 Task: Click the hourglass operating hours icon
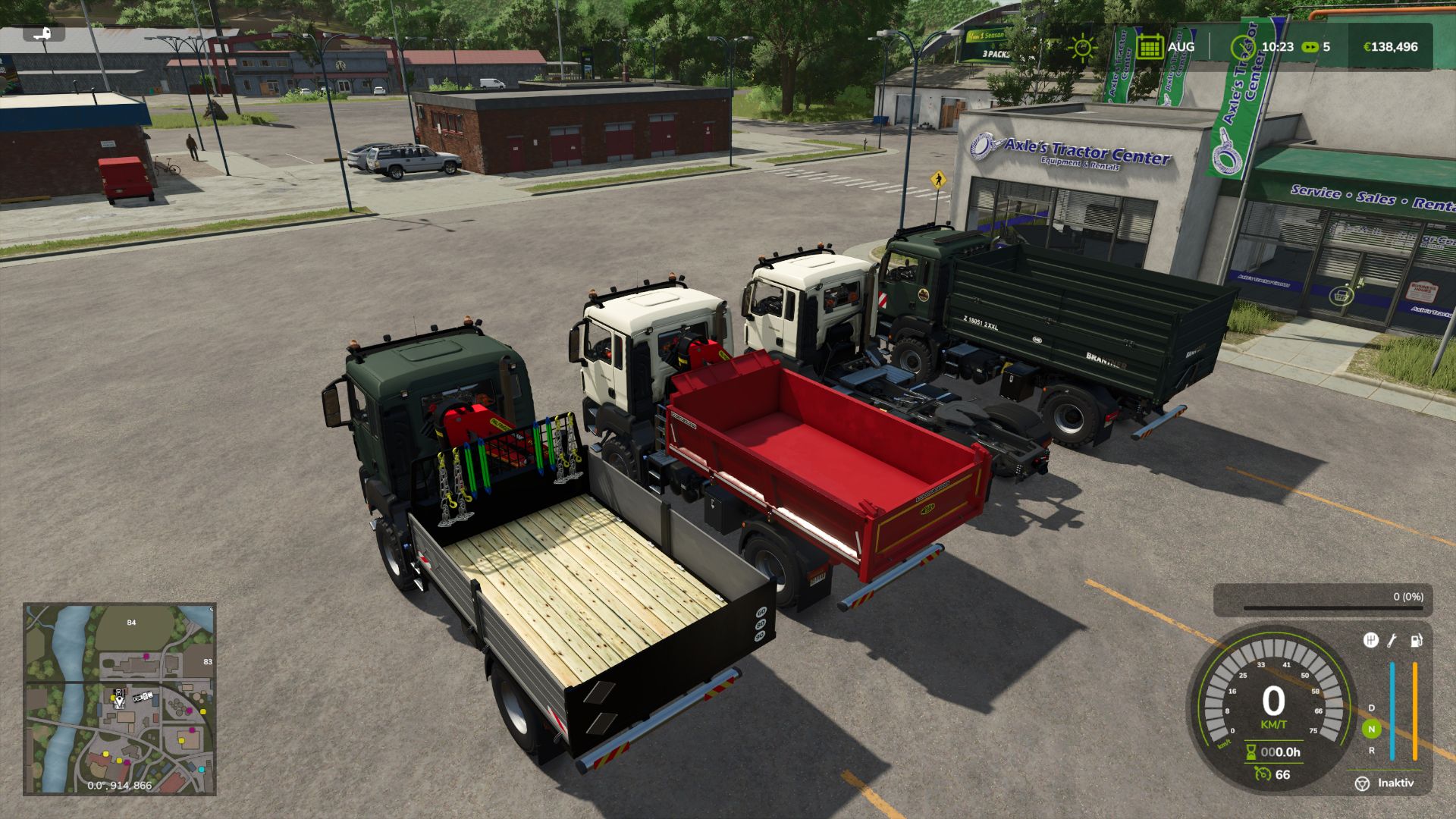click(x=1250, y=752)
